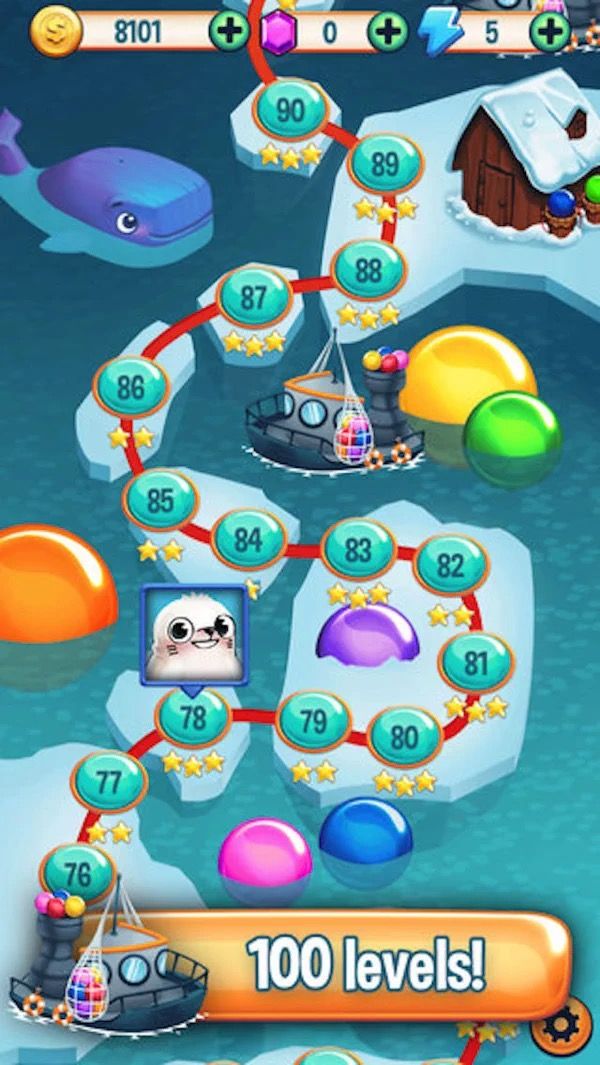Replay level 83
The height and width of the screenshot is (1065, 600).
pyautogui.click(x=358, y=549)
